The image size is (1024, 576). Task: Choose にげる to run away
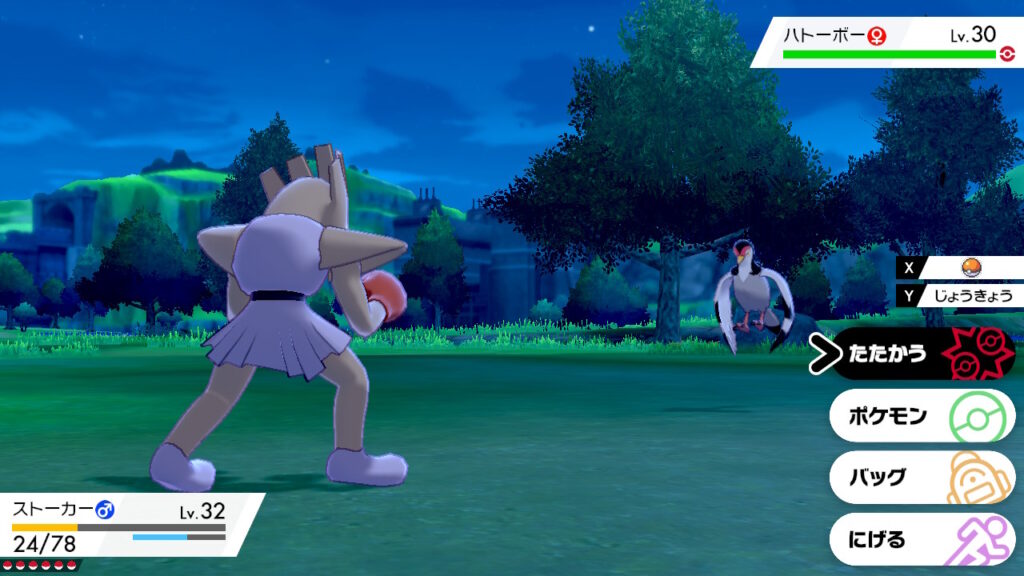[x=922, y=539]
